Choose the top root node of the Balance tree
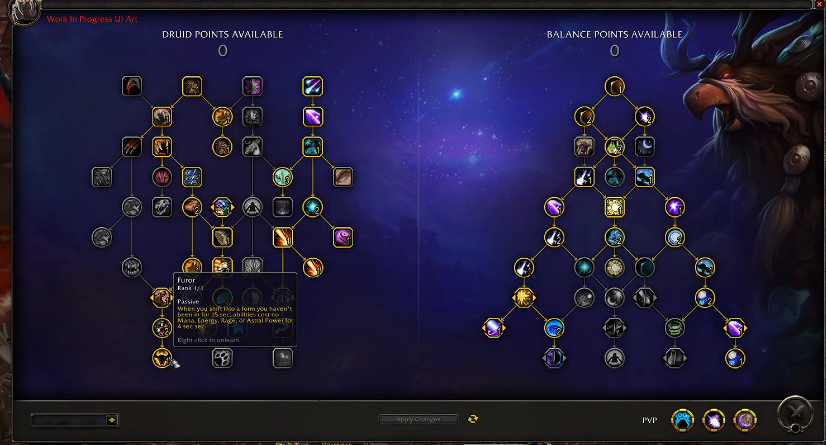 [614, 87]
